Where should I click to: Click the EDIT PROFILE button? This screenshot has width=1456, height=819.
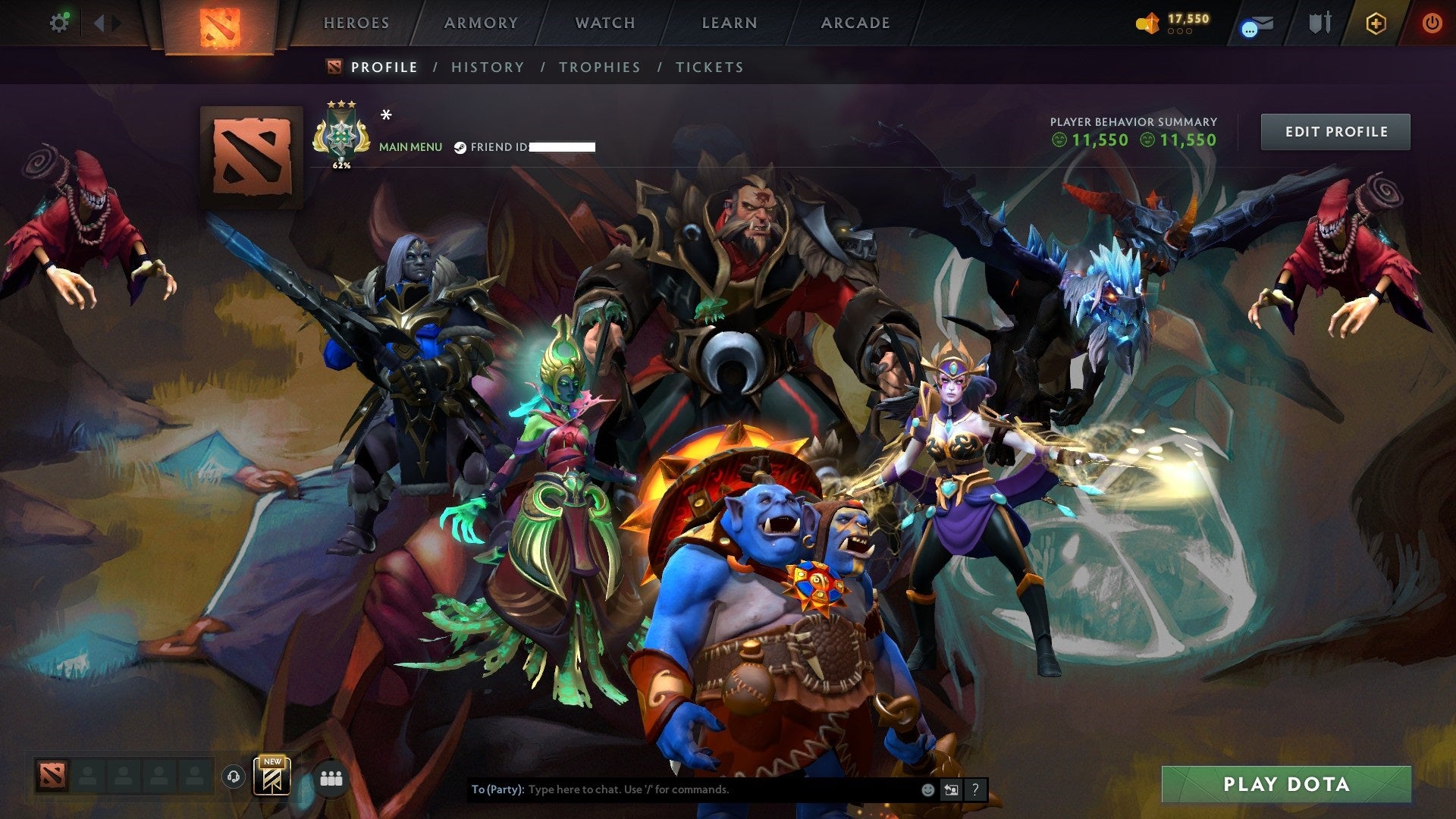click(x=1335, y=130)
